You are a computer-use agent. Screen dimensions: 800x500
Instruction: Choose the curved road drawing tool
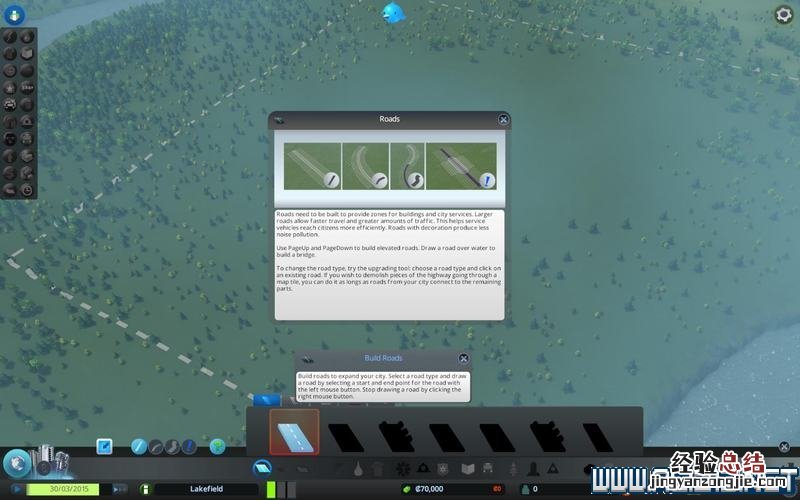[155, 446]
